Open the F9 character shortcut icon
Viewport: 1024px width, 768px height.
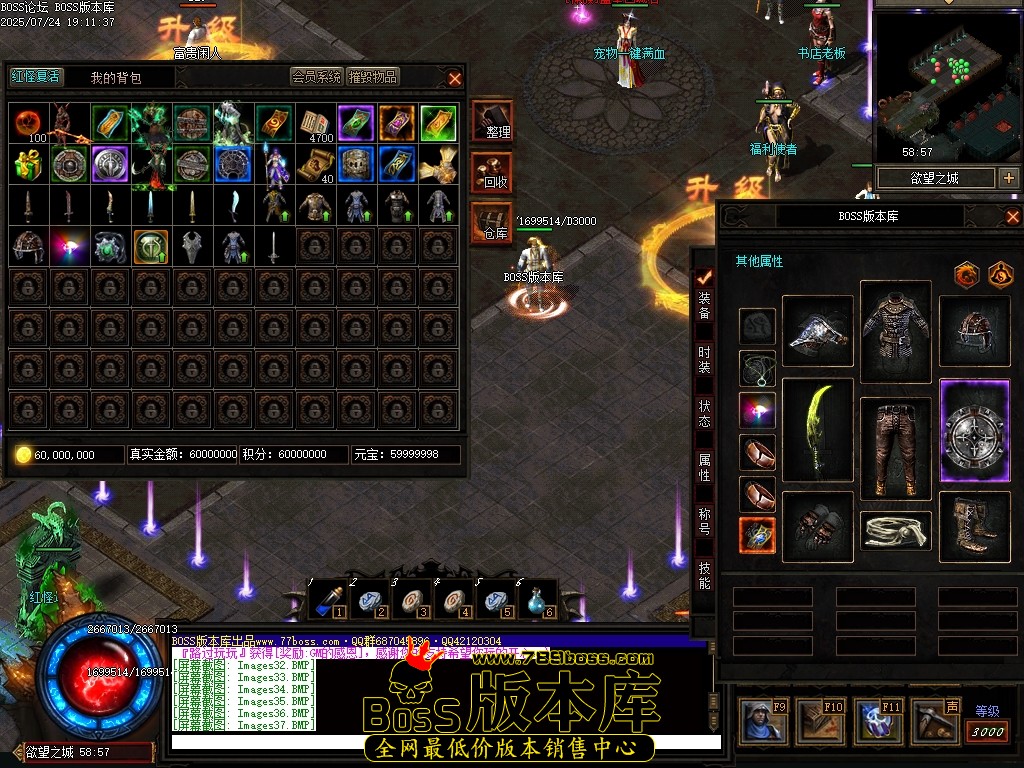pos(762,721)
